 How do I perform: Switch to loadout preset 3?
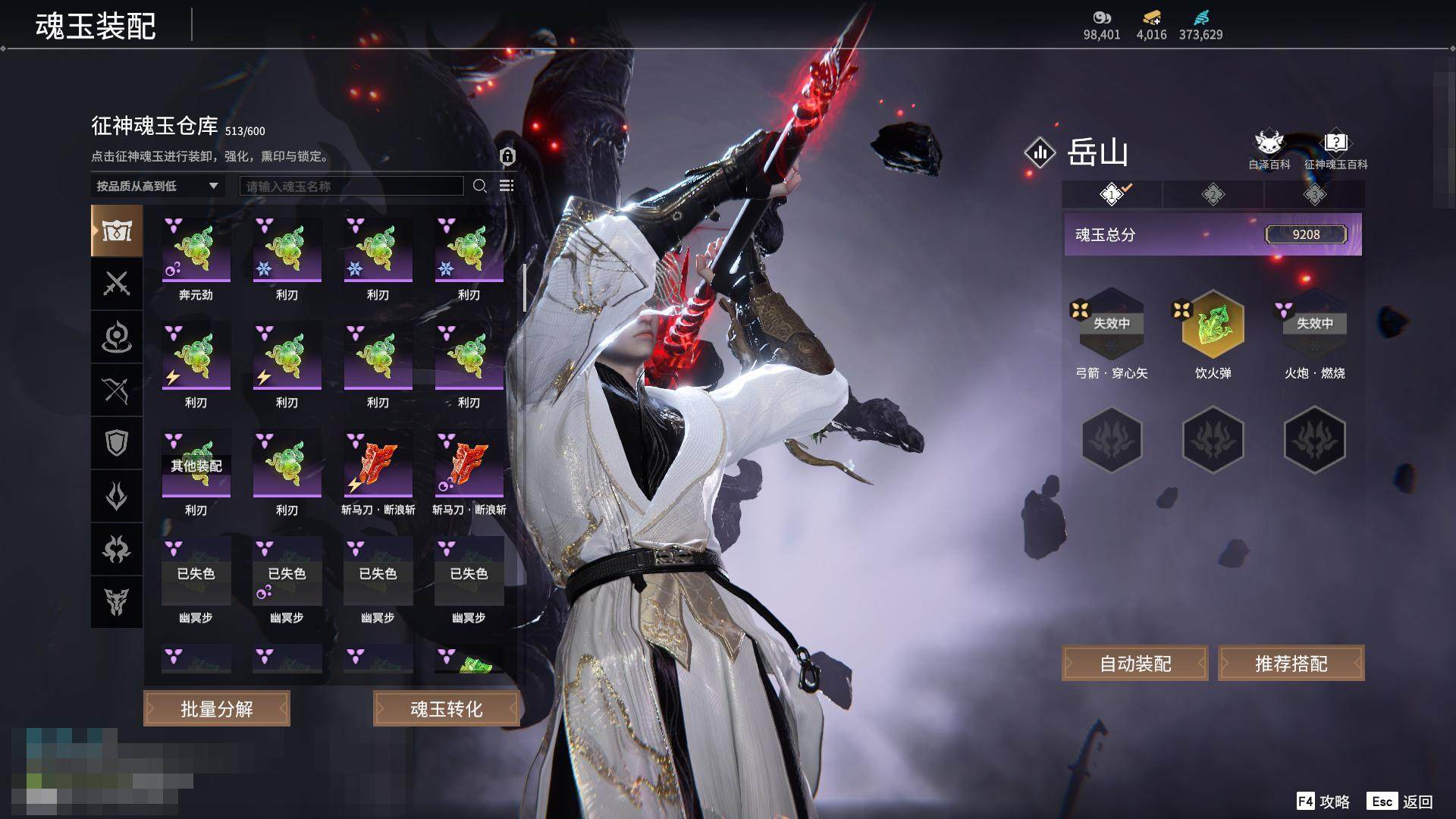[1314, 195]
